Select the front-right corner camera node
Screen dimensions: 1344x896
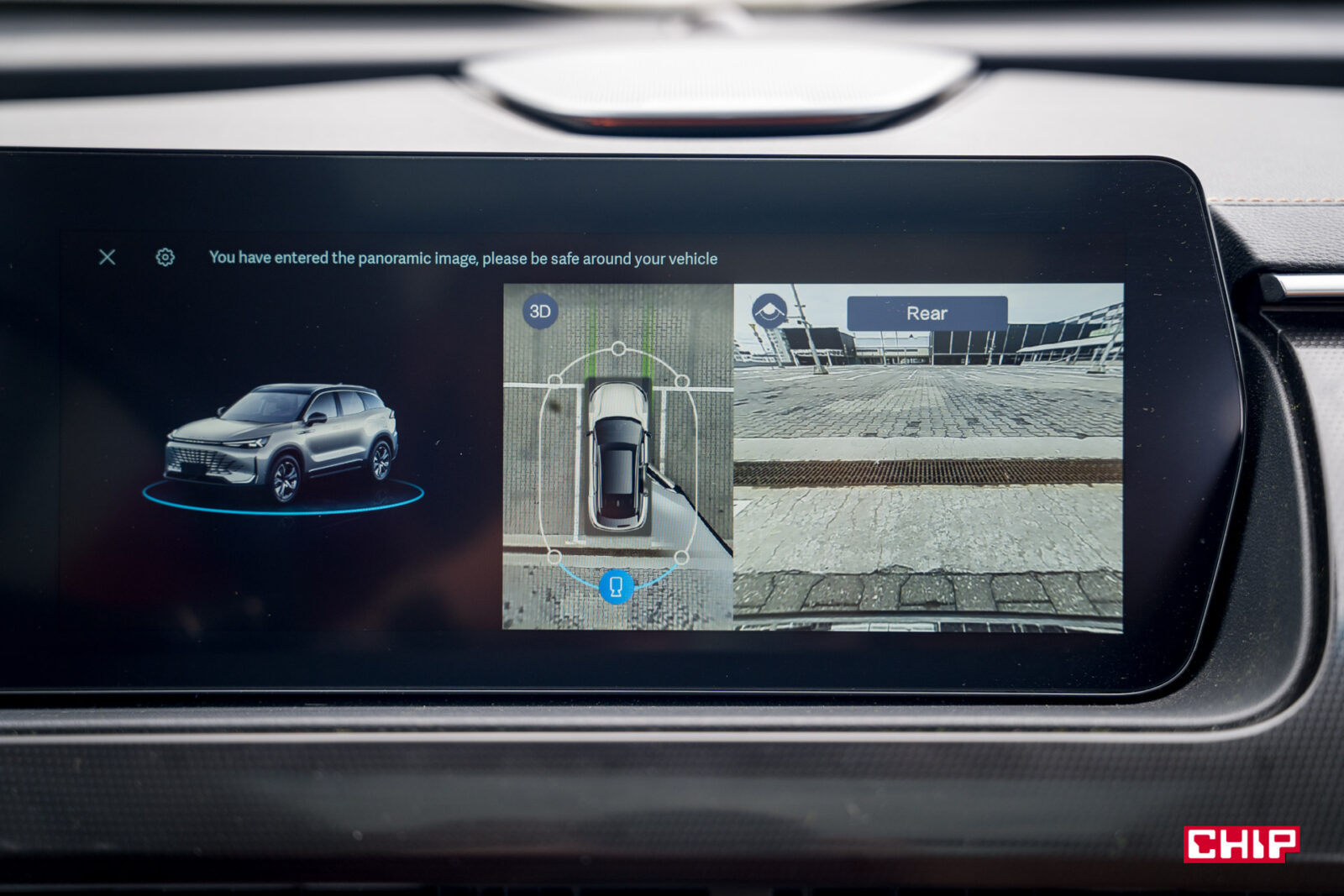pyautogui.click(x=682, y=381)
